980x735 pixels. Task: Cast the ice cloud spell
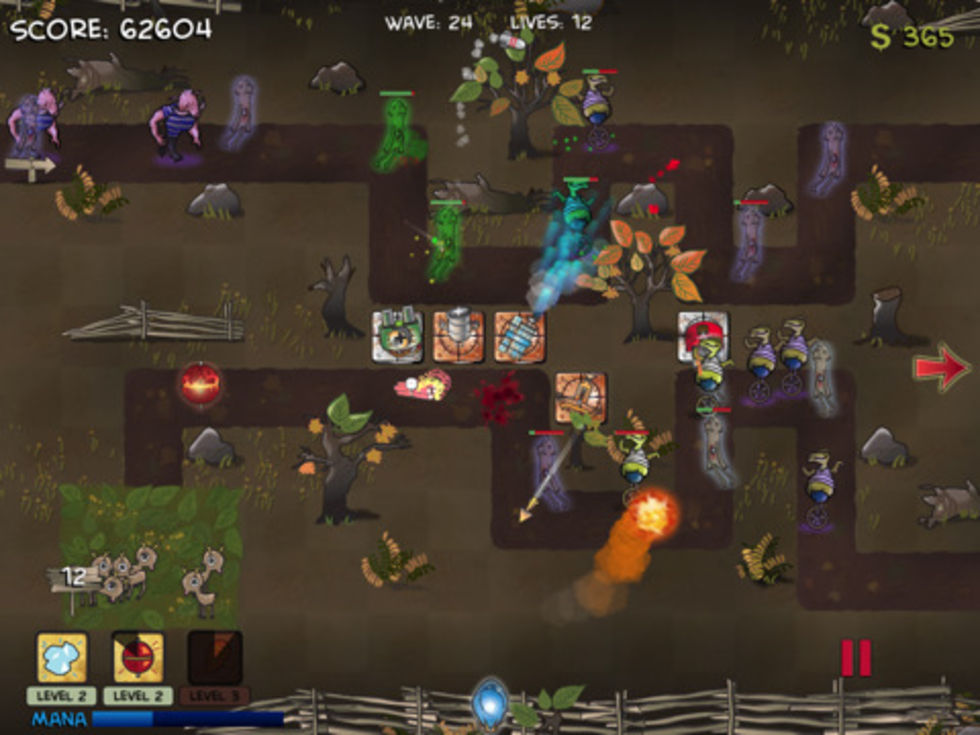click(62, 657)
